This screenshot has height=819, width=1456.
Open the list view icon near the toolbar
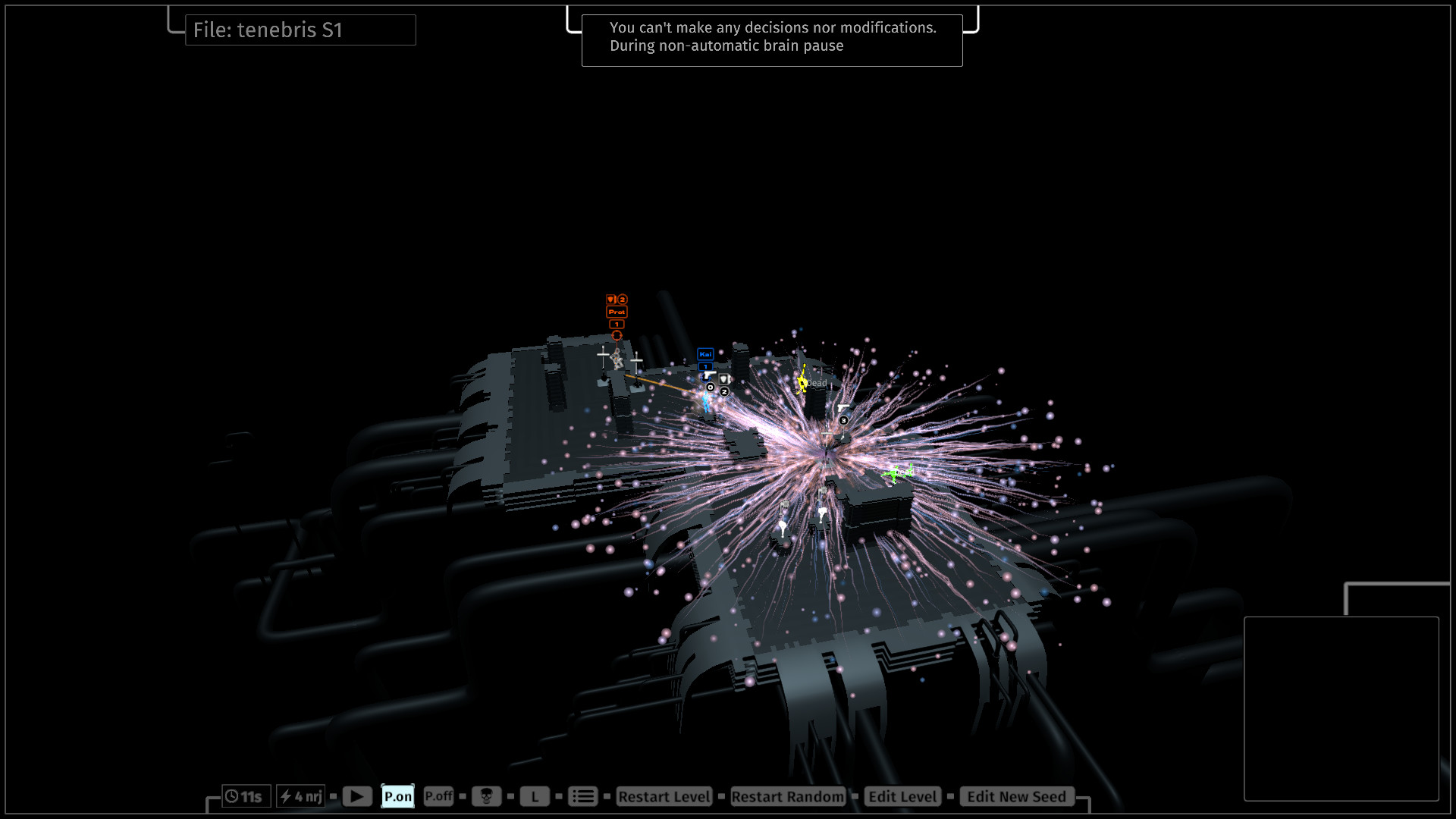coord(582,796)
